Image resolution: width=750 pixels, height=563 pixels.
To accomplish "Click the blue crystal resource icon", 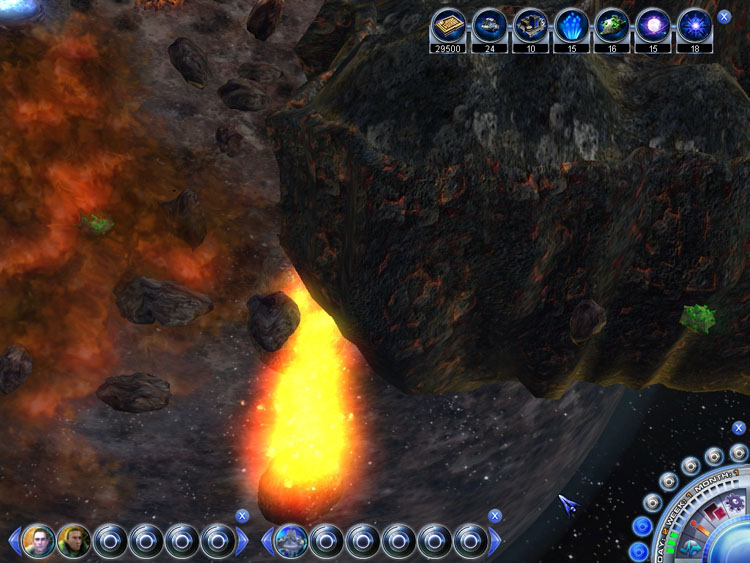I will (x=571, y=24).
